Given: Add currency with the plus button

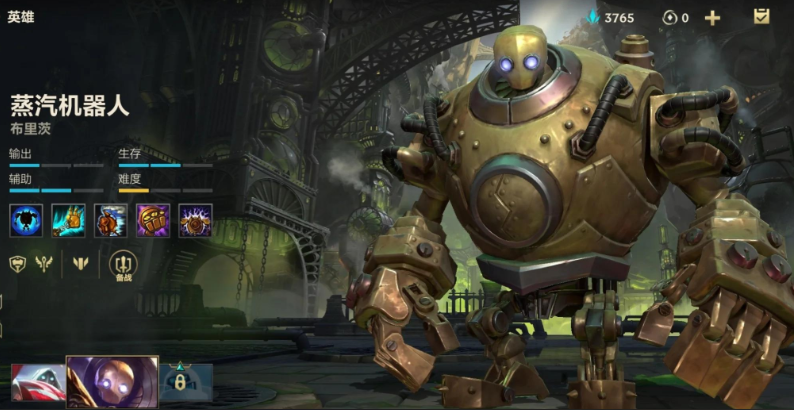Looking at the screenshot, I should 712,17.
